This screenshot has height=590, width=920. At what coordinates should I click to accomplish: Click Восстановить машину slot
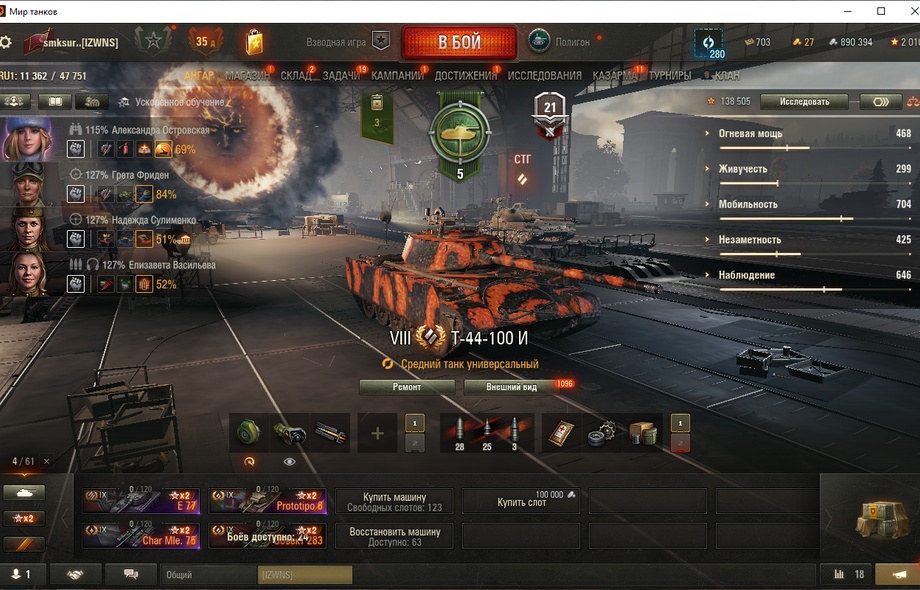tap(395, 536)
